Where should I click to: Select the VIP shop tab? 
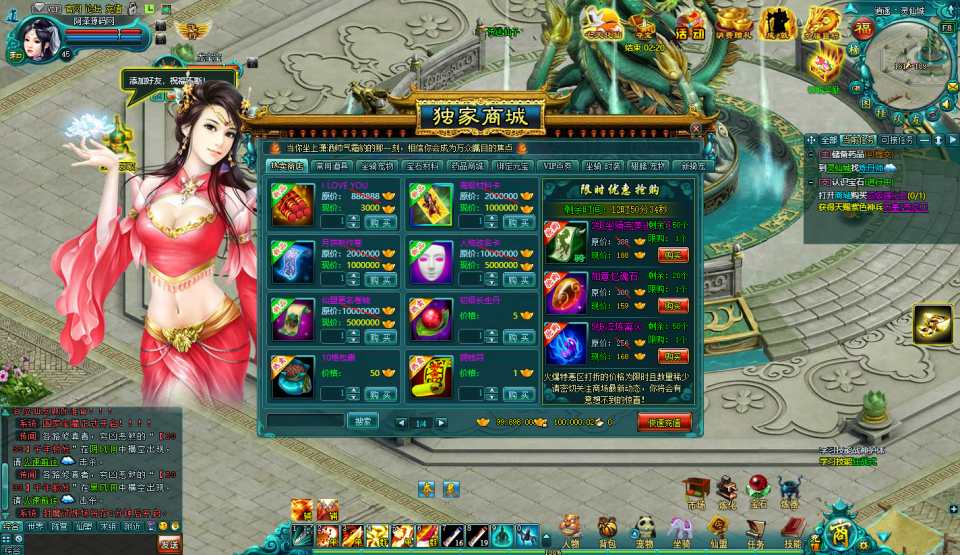click(557, 166)
